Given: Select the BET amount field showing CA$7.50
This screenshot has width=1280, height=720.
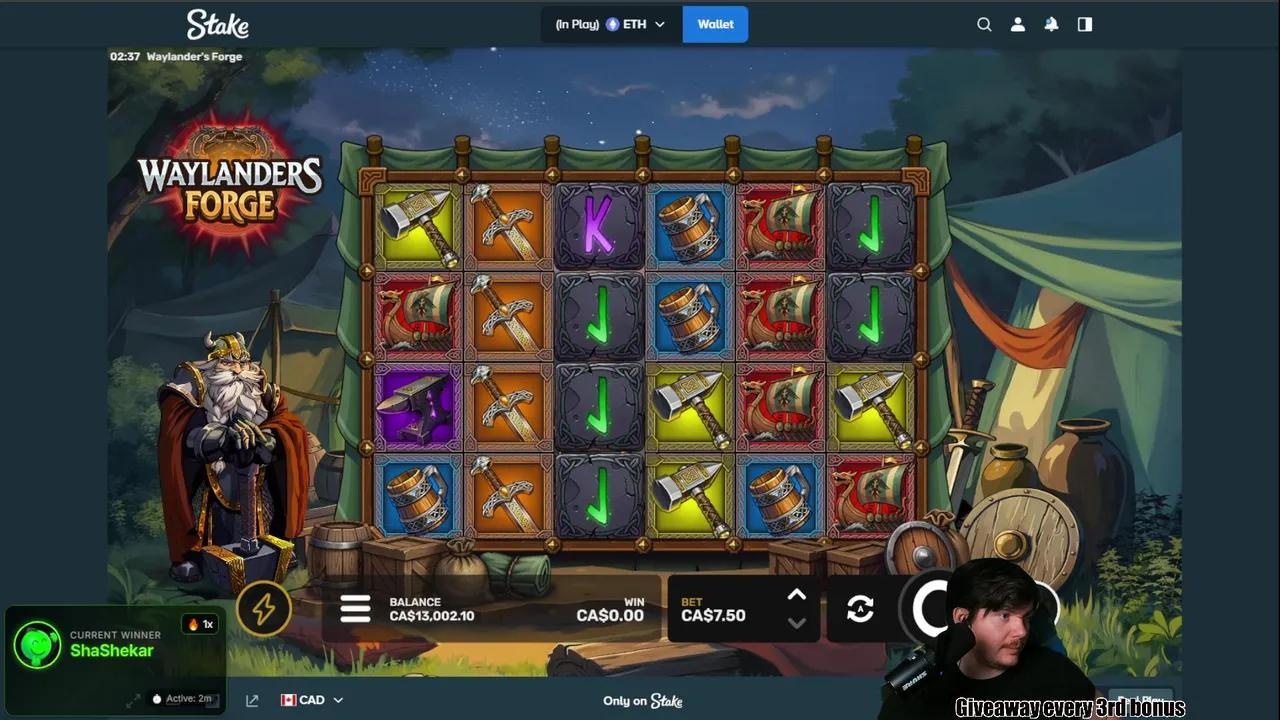Looking at the screenshot, I should pos(714,615).
